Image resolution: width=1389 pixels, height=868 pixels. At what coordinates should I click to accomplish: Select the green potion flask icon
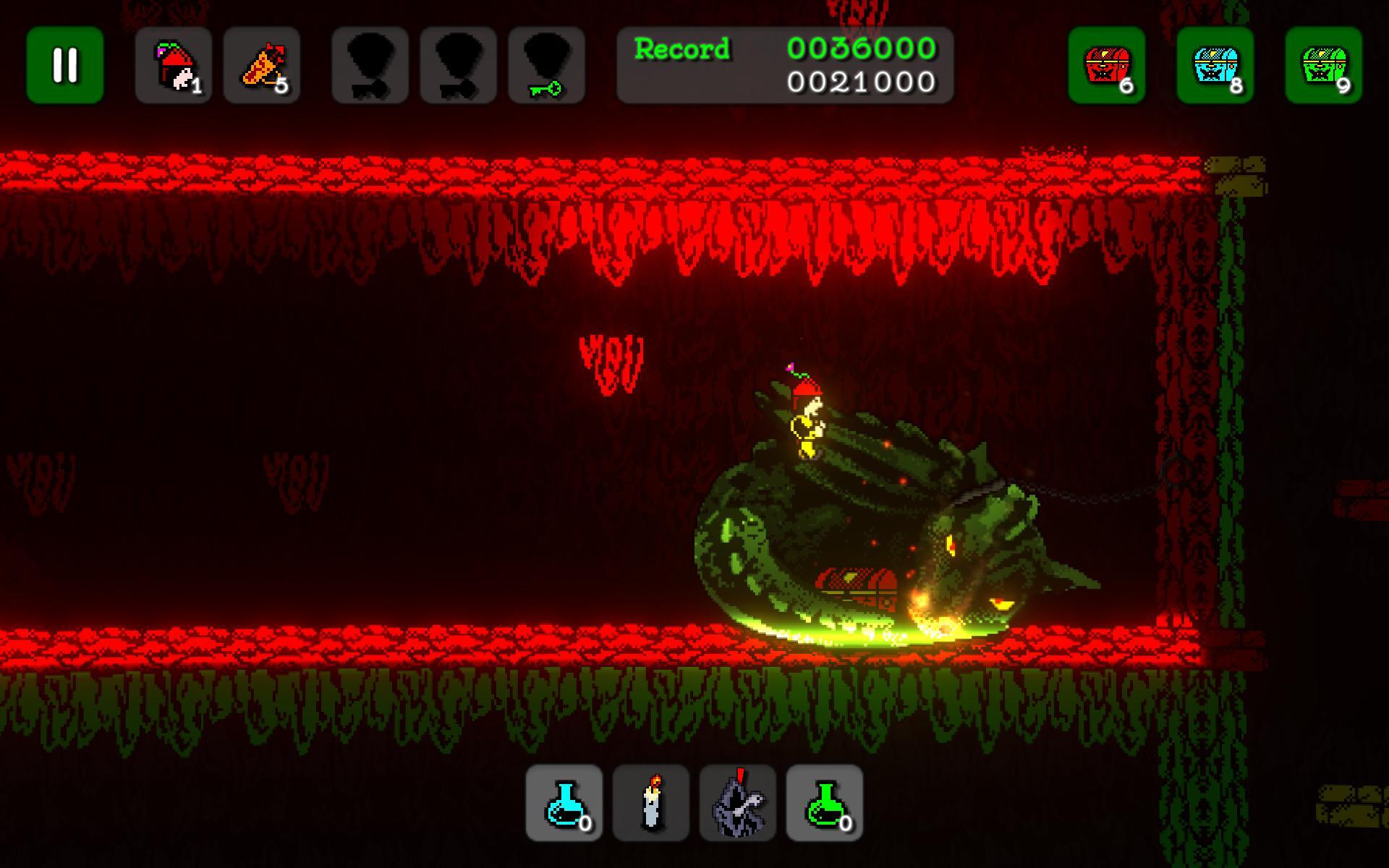pos(823,803)
